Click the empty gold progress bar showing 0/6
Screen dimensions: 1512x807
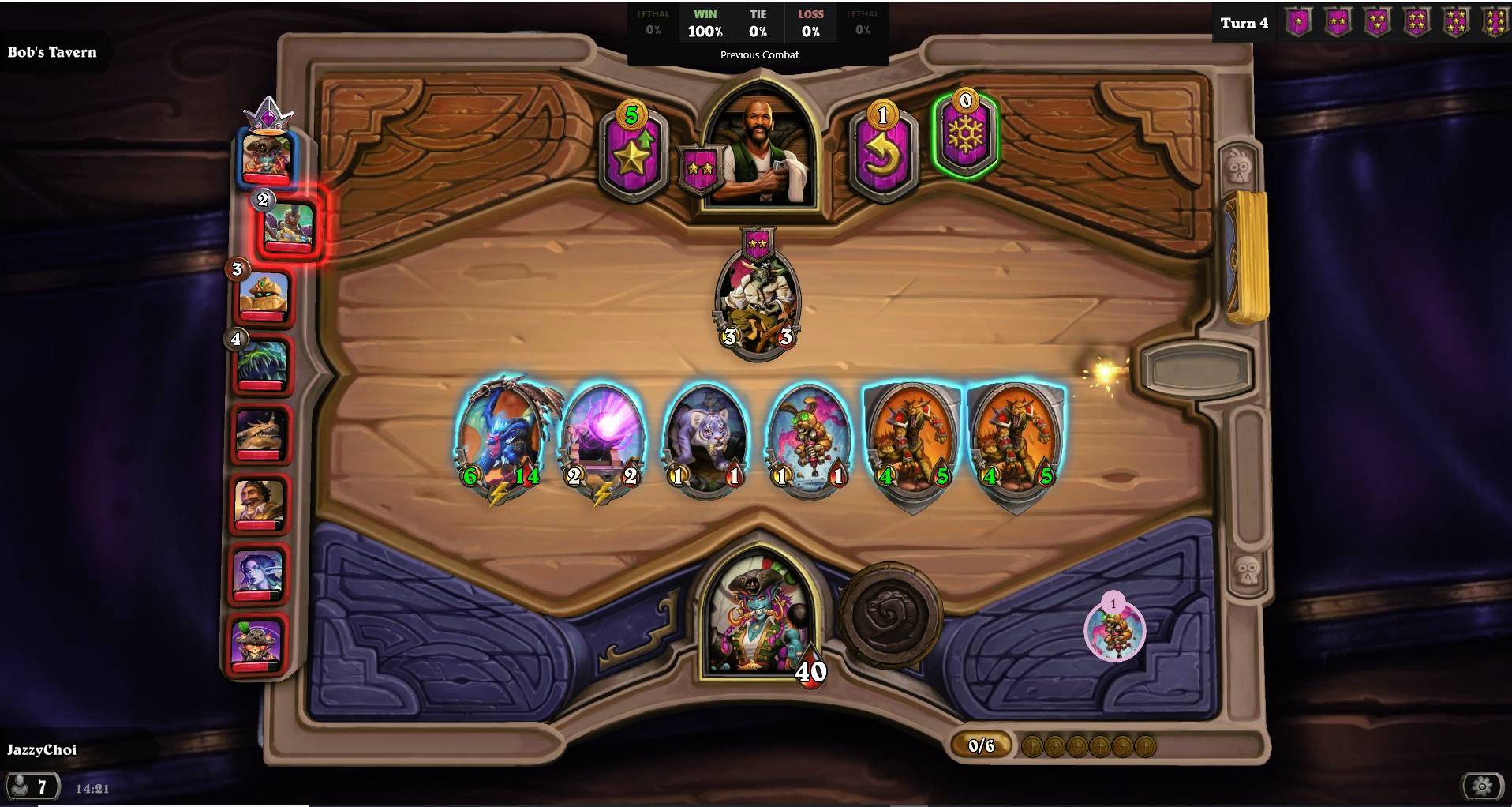pos(981,745)
